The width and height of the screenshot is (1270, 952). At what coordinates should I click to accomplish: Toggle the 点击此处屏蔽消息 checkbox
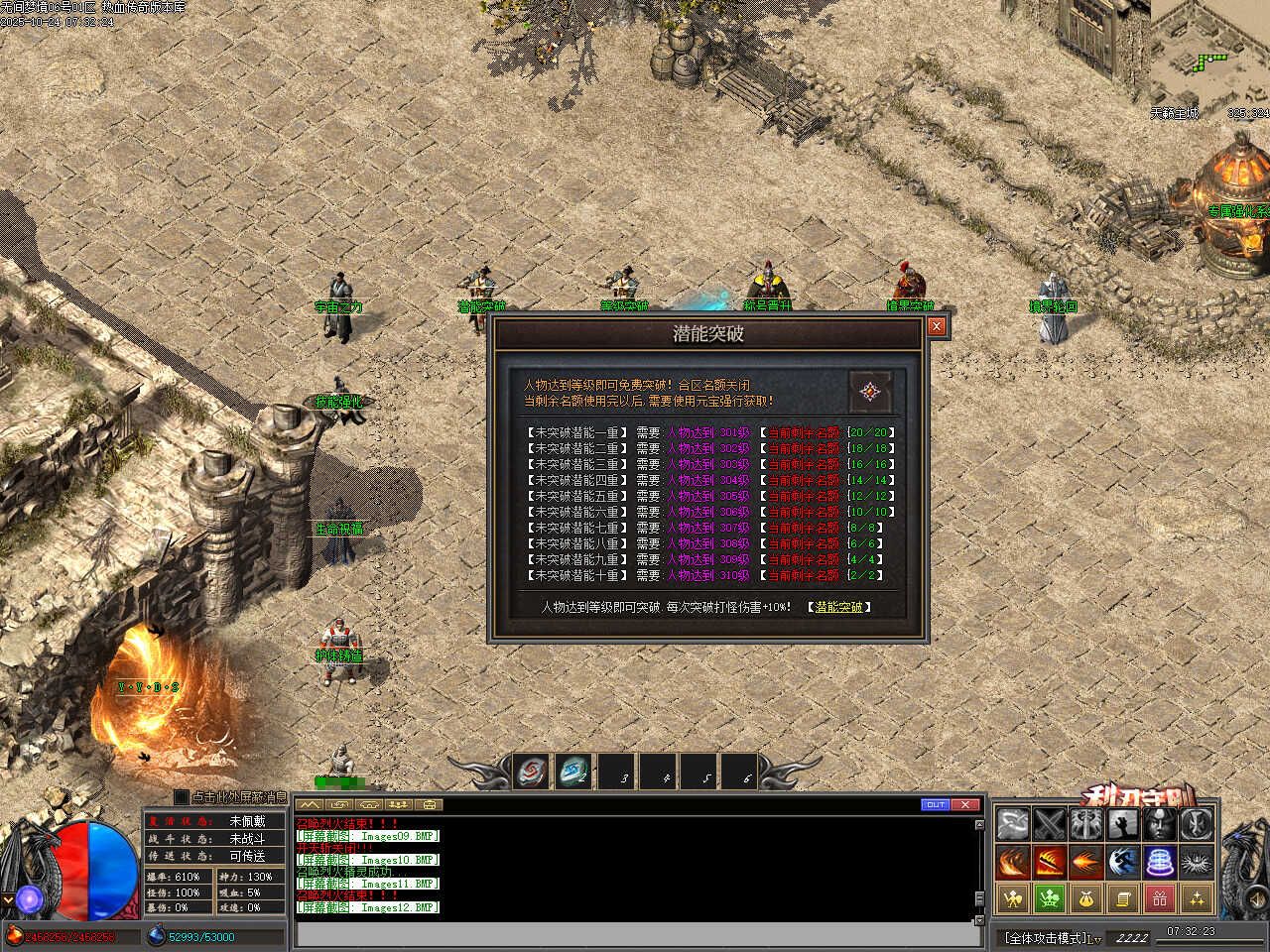[x=181, y=796]
